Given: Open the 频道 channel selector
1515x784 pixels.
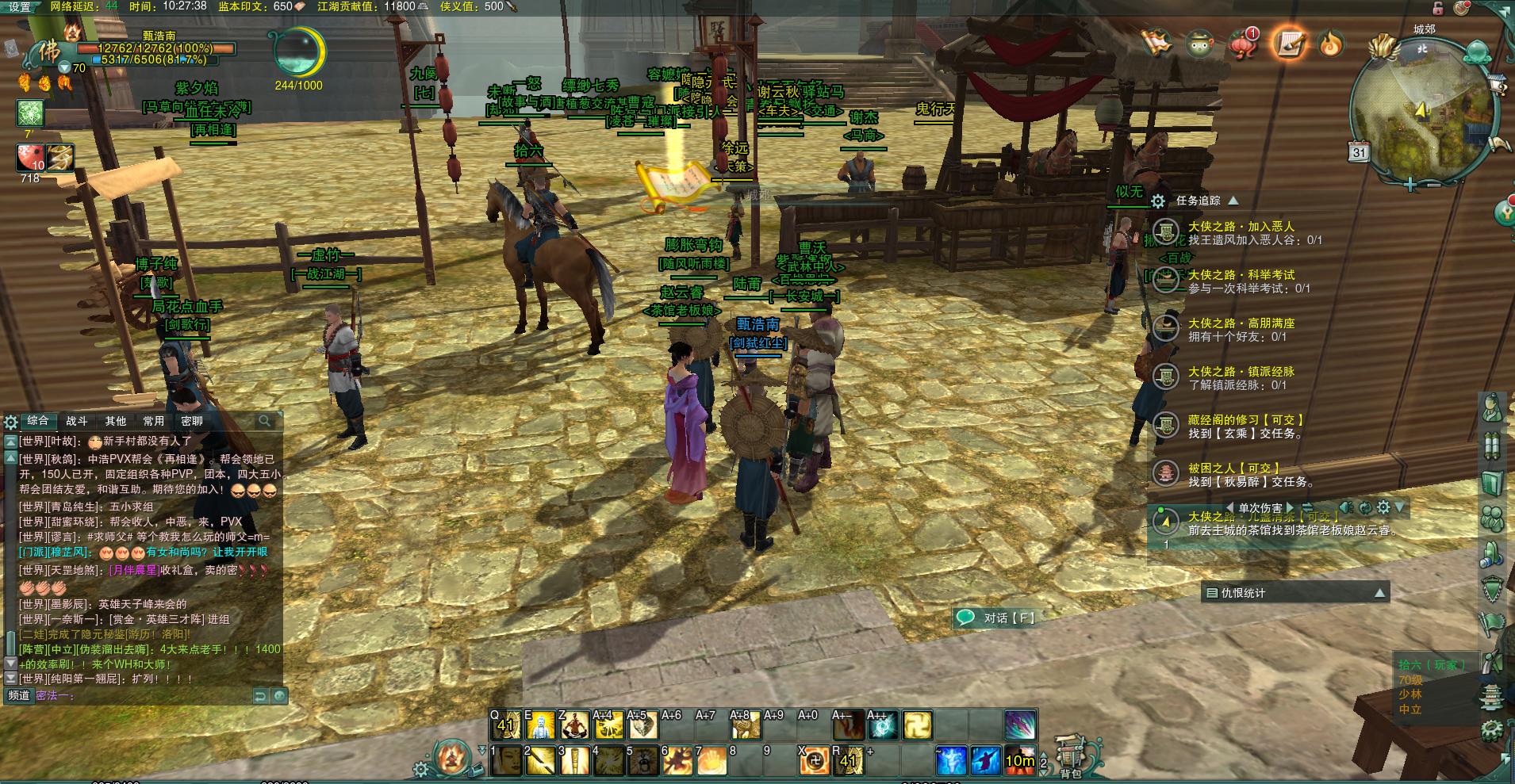Looking at the screenshot, I should 19,695.
